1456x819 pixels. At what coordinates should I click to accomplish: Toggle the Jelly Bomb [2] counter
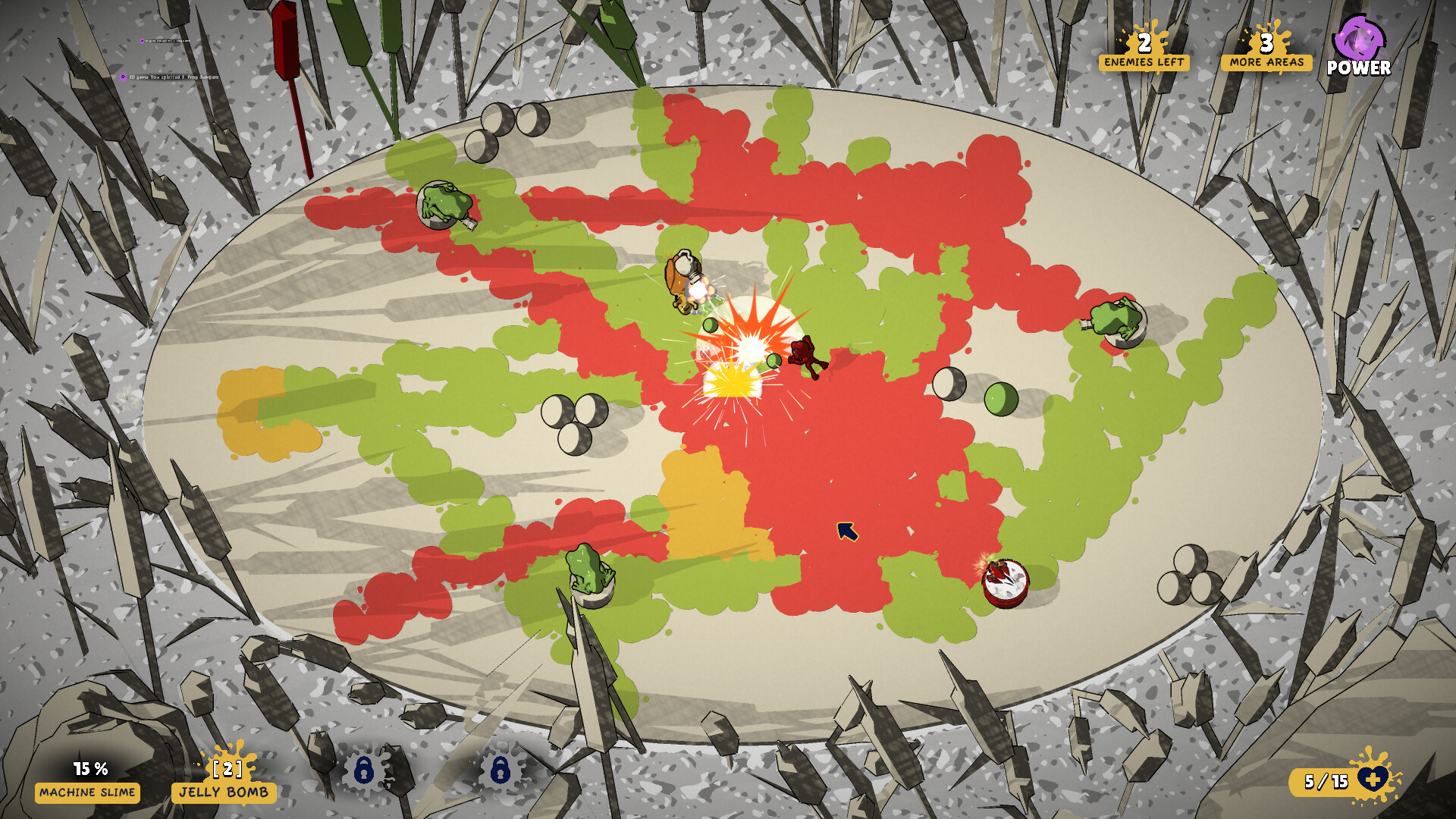(x=226, y=770)
